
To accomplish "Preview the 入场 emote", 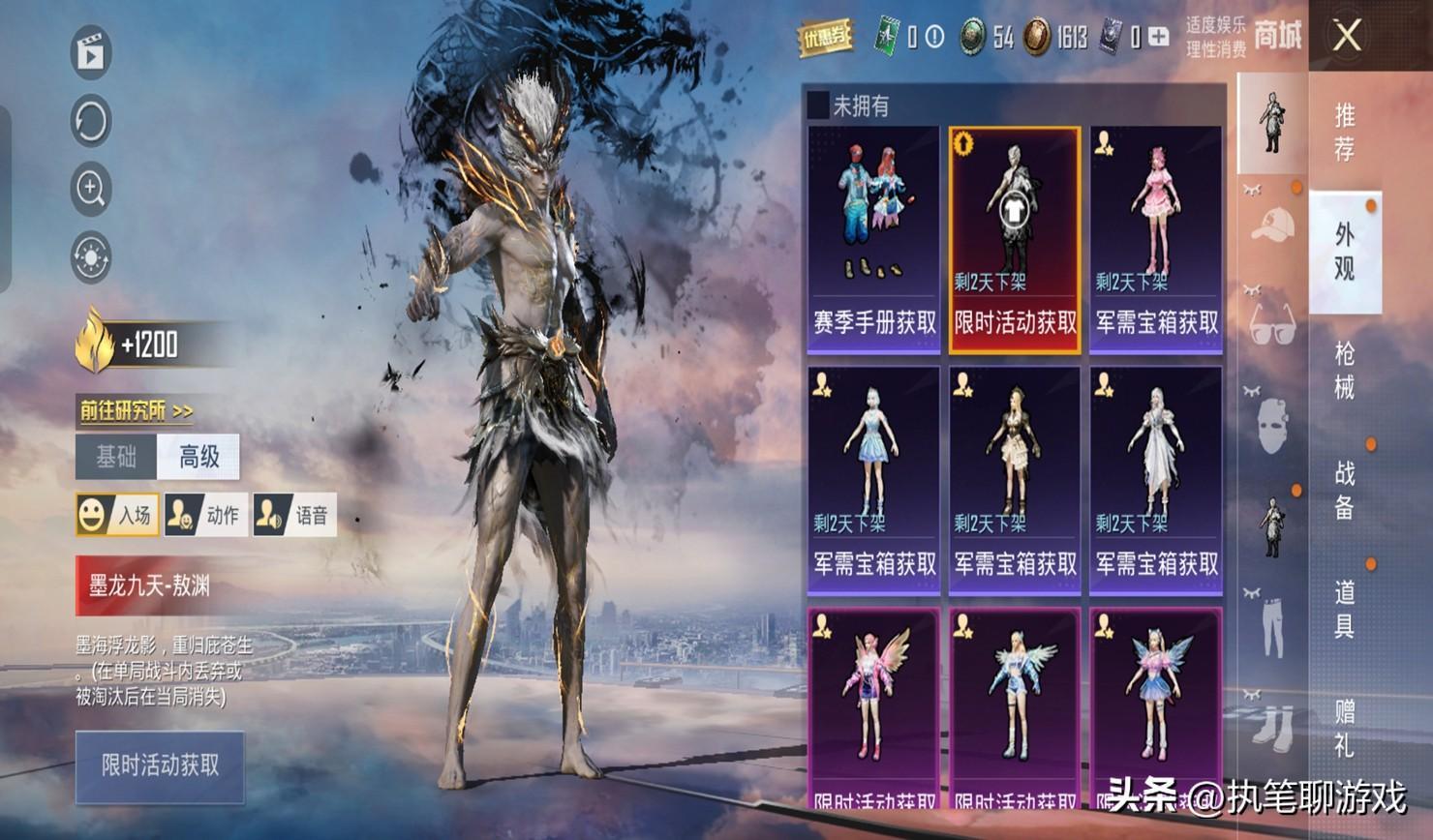I will (116, 515).
